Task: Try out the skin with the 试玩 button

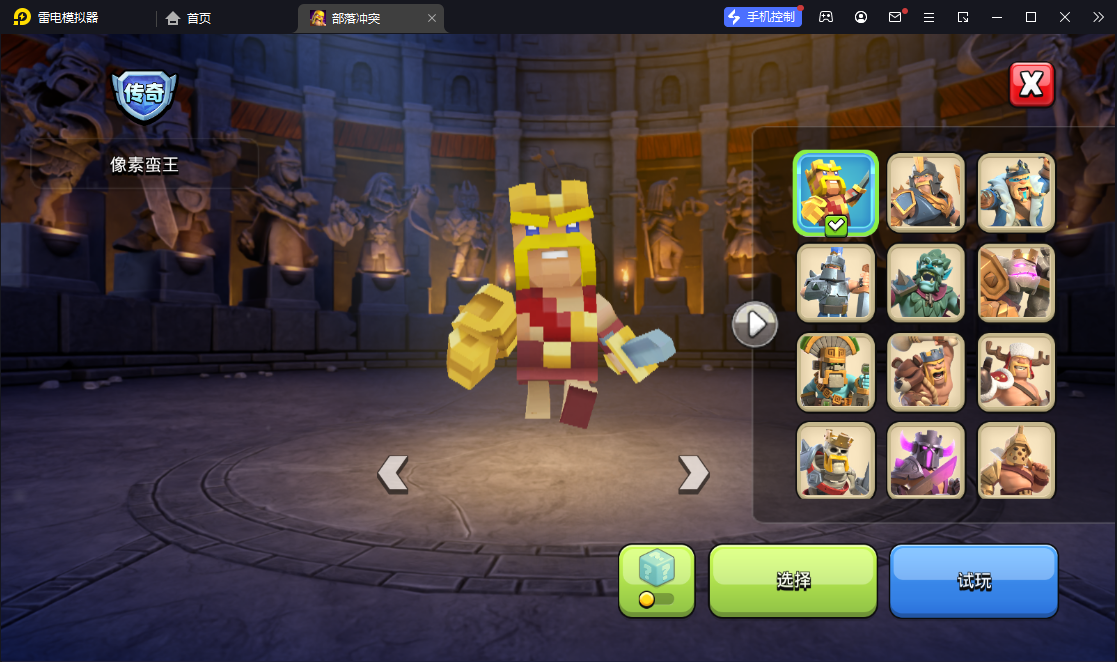Action: pos(973,580)
